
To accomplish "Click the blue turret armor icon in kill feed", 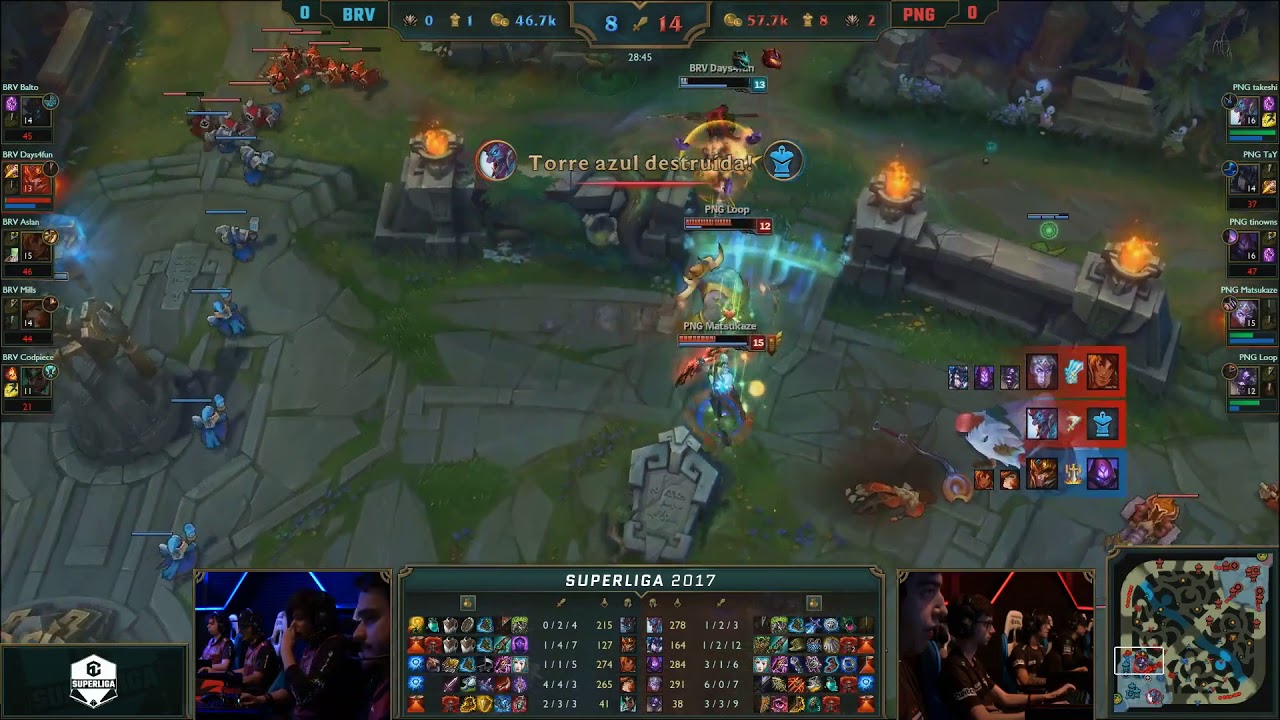I will (x=1101, y=424).
